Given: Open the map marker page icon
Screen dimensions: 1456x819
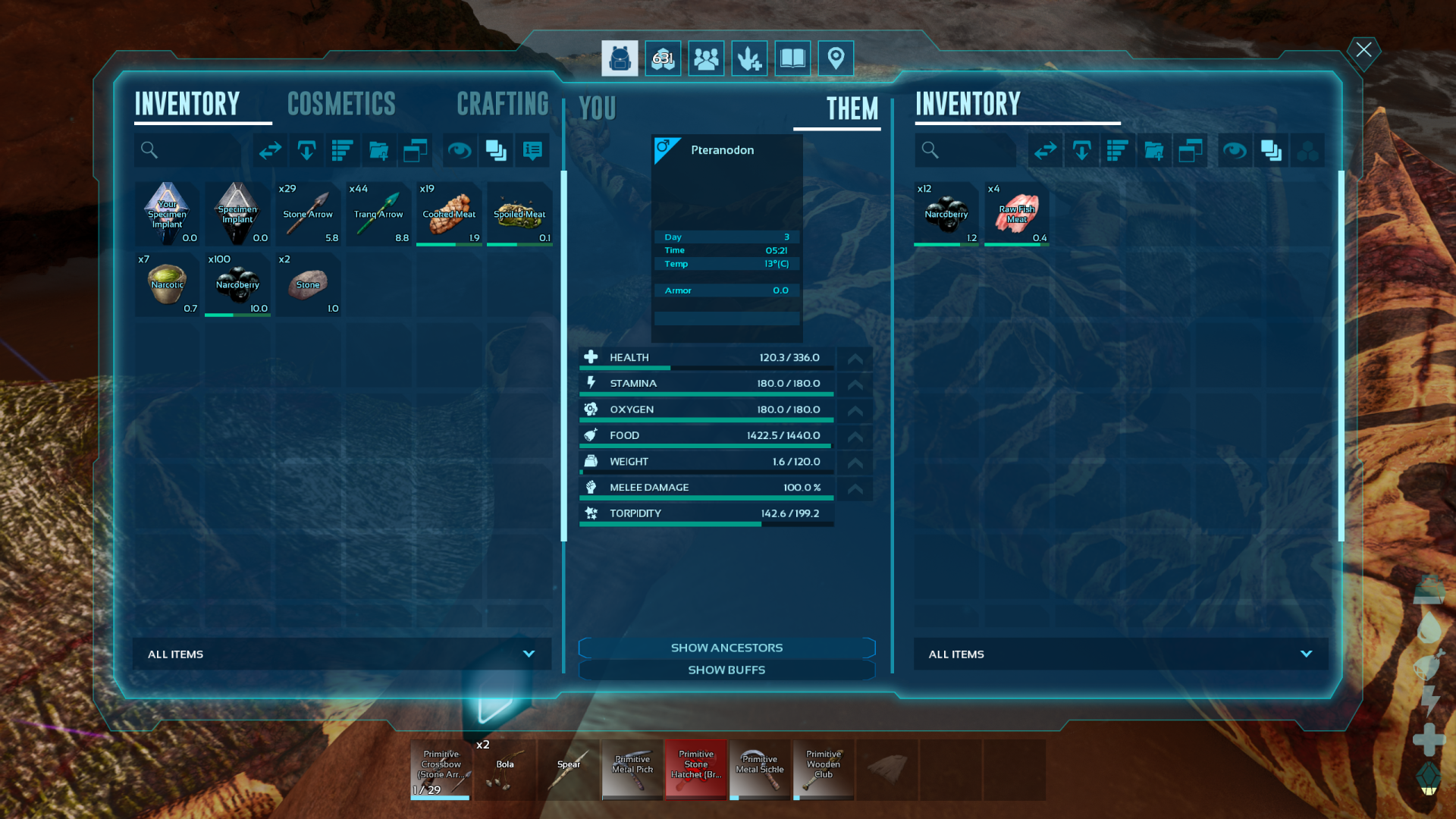Looking at the screenshot, I should 836,58.
